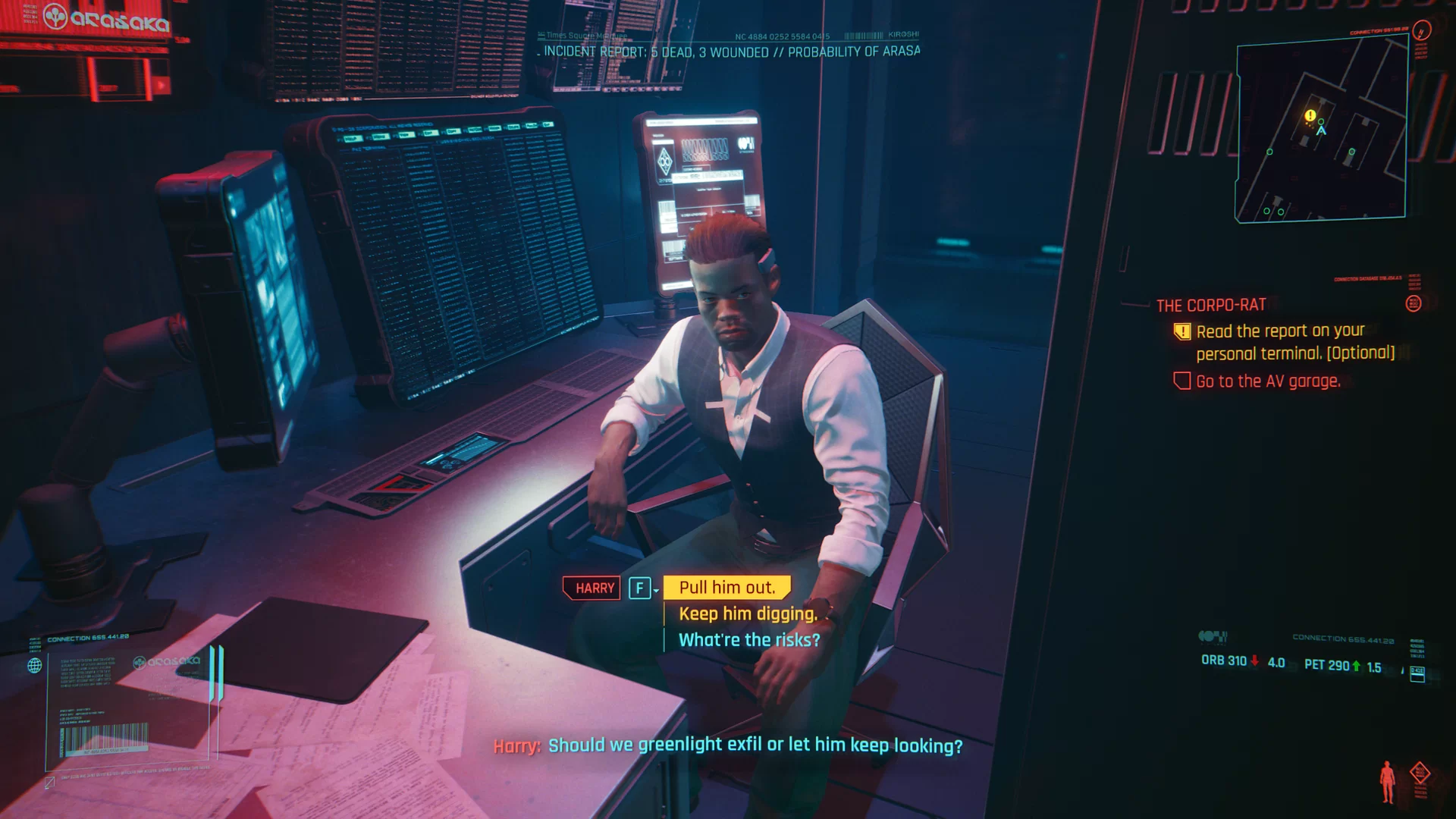Screen dimensions: 1456x819
Task: Click the red body status icon
Action: click(1388, 781)
